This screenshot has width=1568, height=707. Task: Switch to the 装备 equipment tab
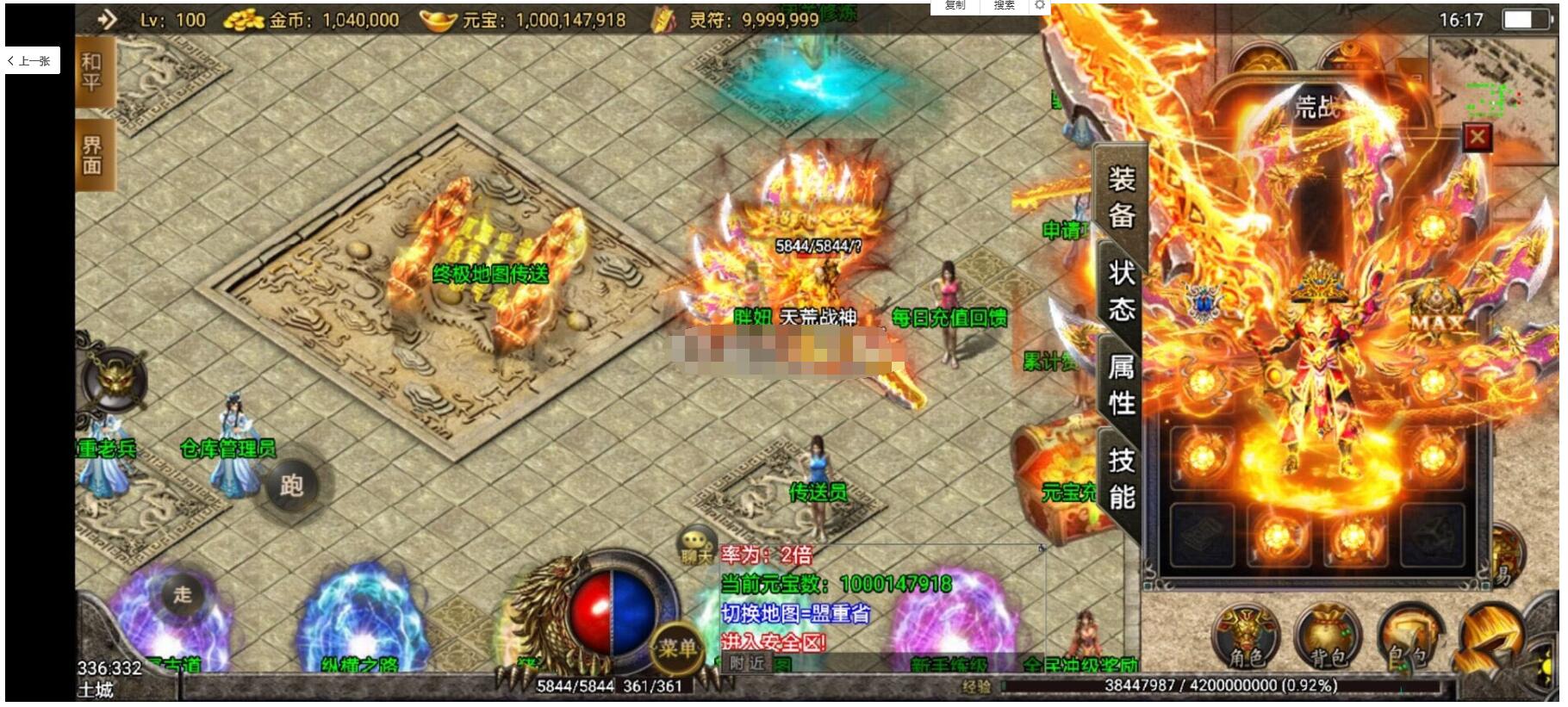(1120, 197)
